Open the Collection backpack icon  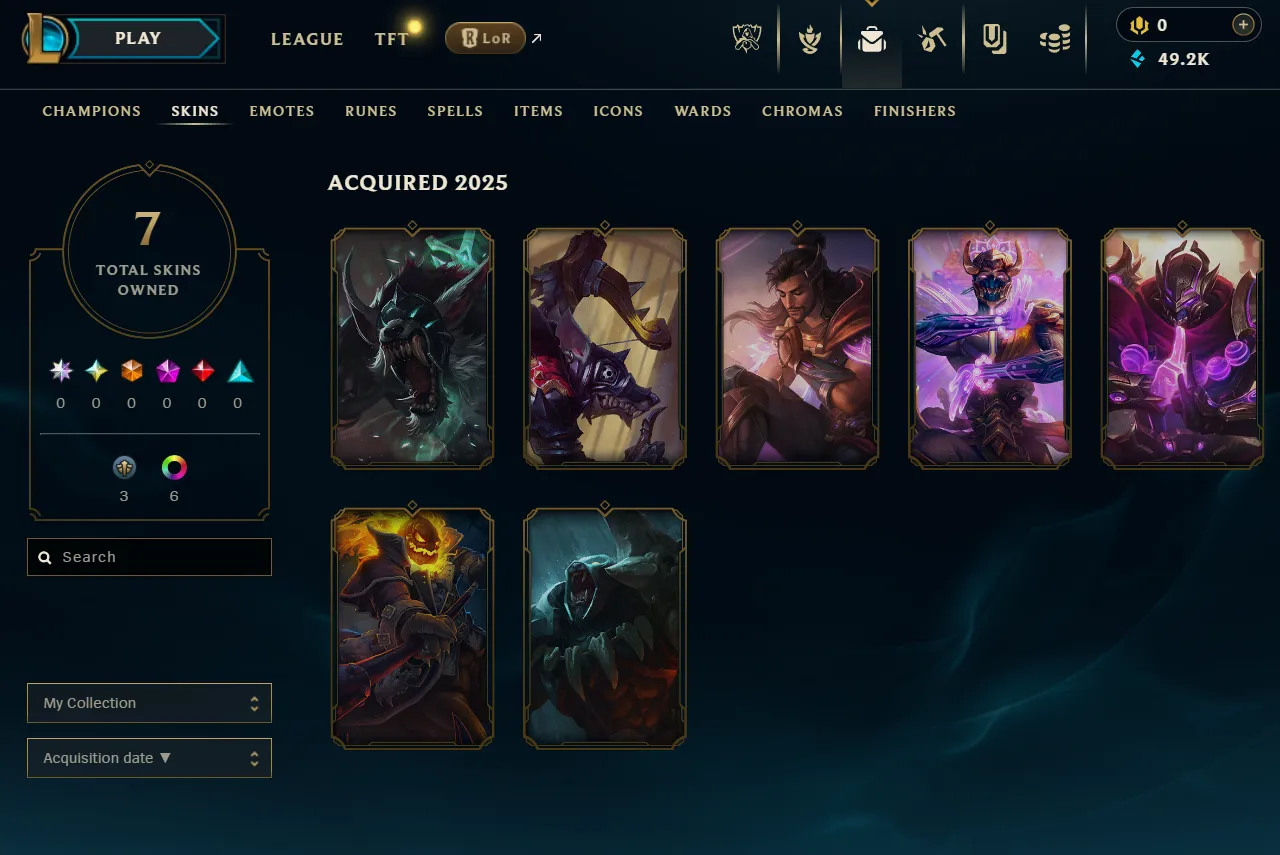click(870, 40)
